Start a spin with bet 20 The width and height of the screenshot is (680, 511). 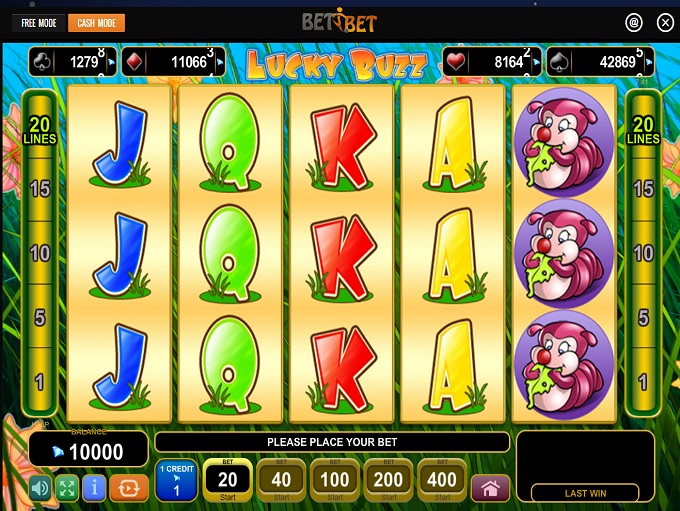click(x=227, y=481)
